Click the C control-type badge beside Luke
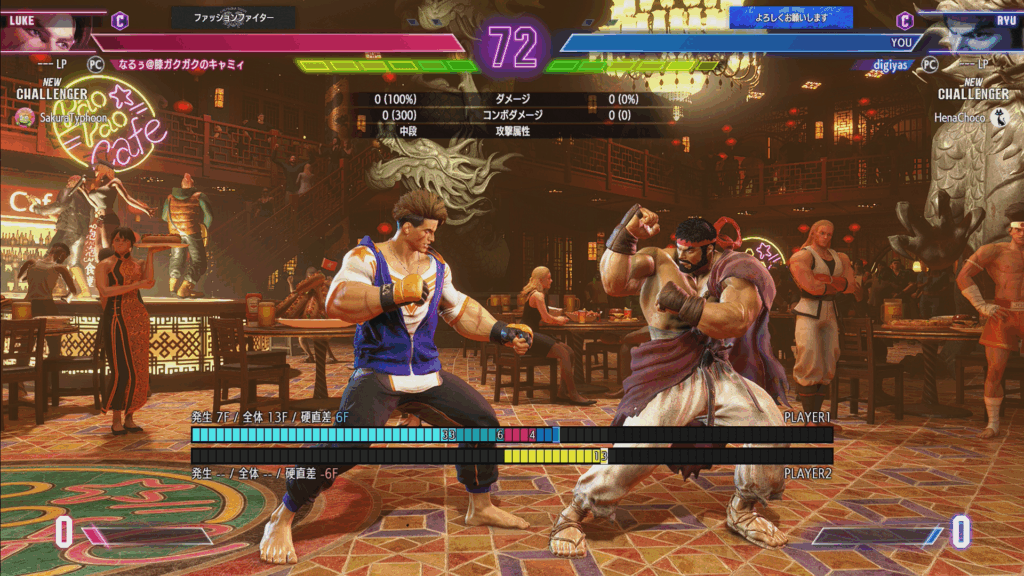Screen dimensions: 1024x576 (x=120, y=19)
